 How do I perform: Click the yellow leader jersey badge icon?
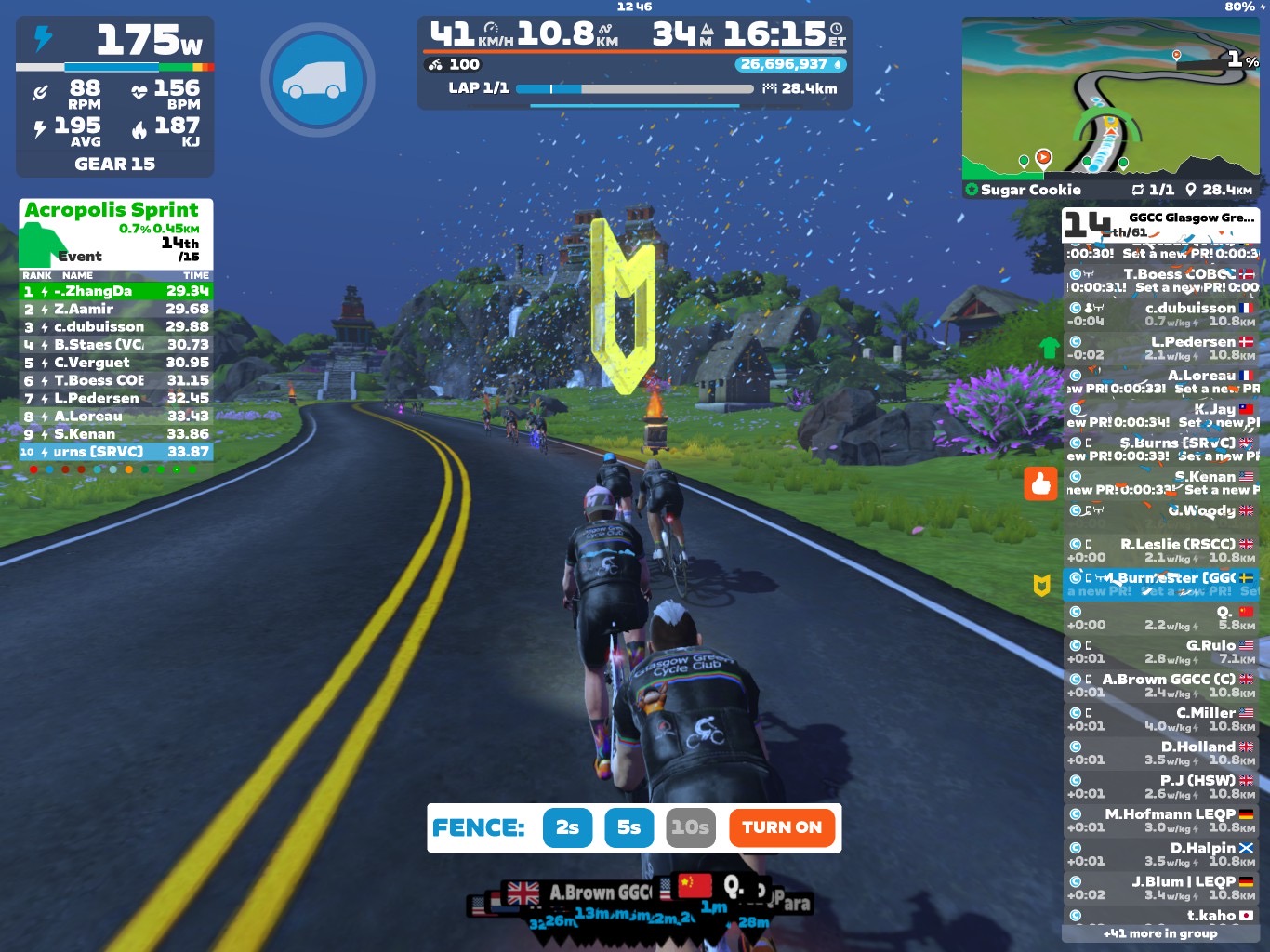click(1042, 585)
